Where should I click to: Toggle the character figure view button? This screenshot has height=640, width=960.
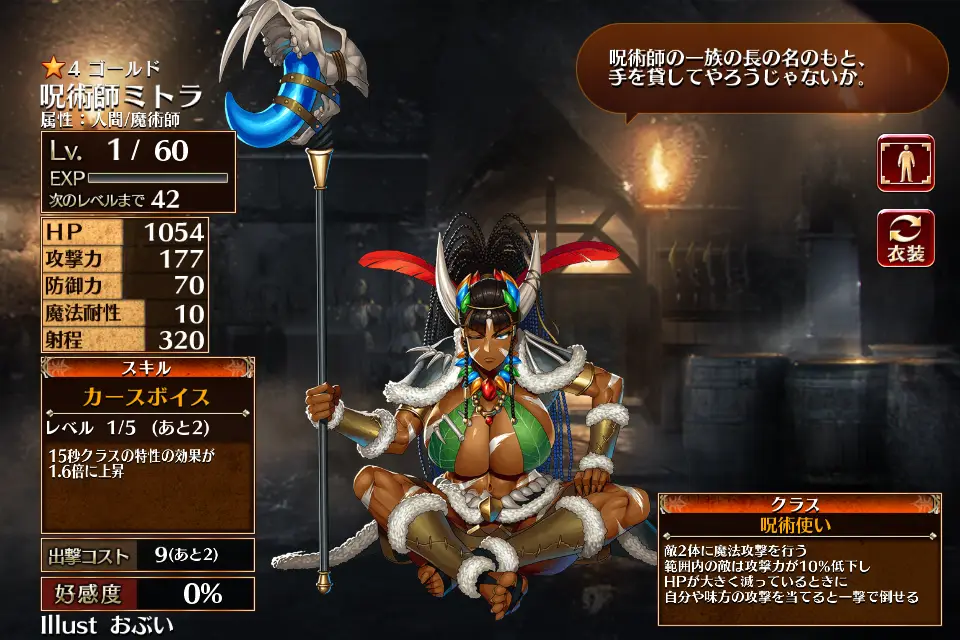coord(905,163)
